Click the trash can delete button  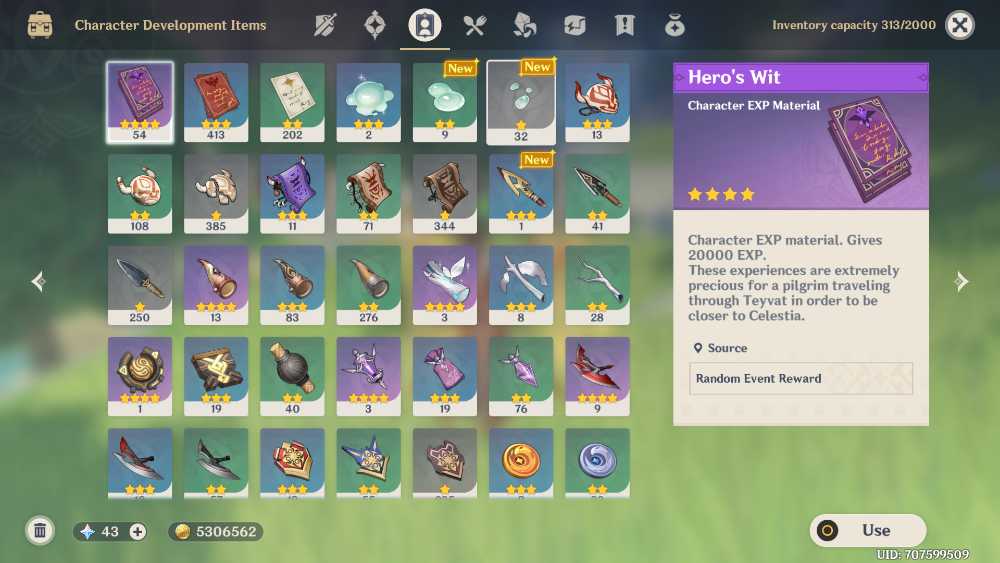point(40,530)
